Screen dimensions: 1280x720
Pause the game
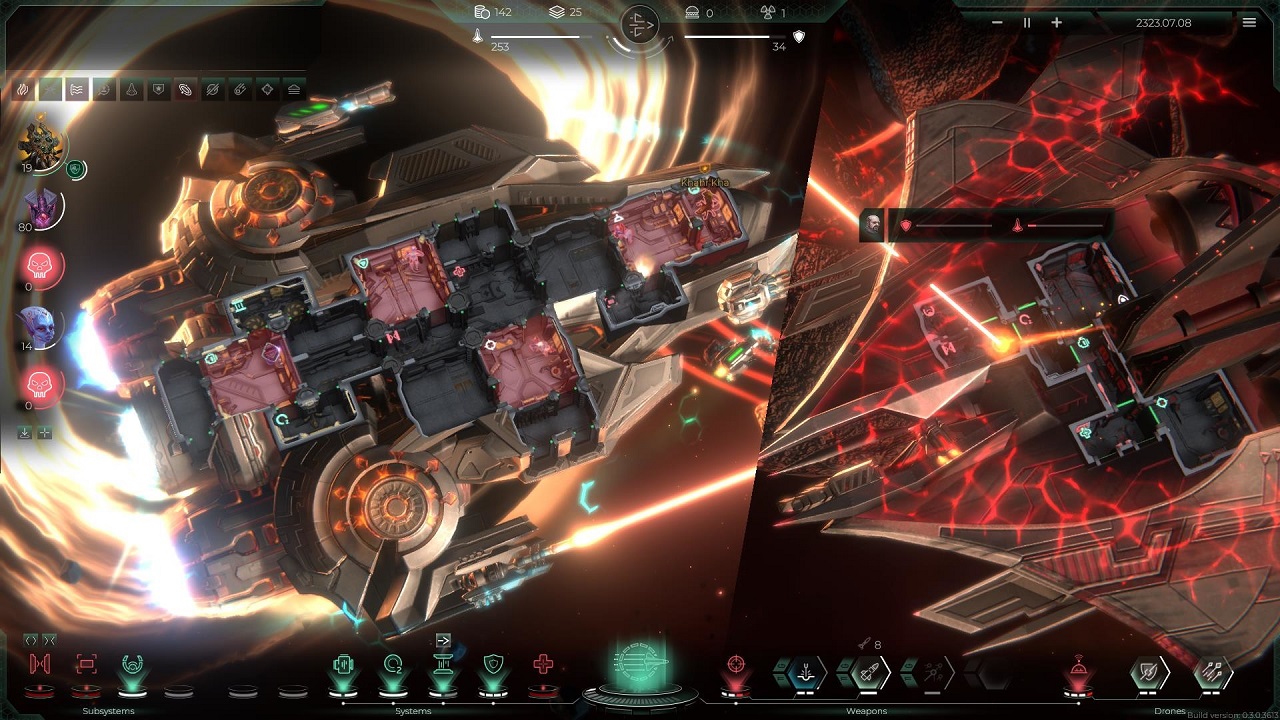pyautogui.click(x=1026, y=22)
